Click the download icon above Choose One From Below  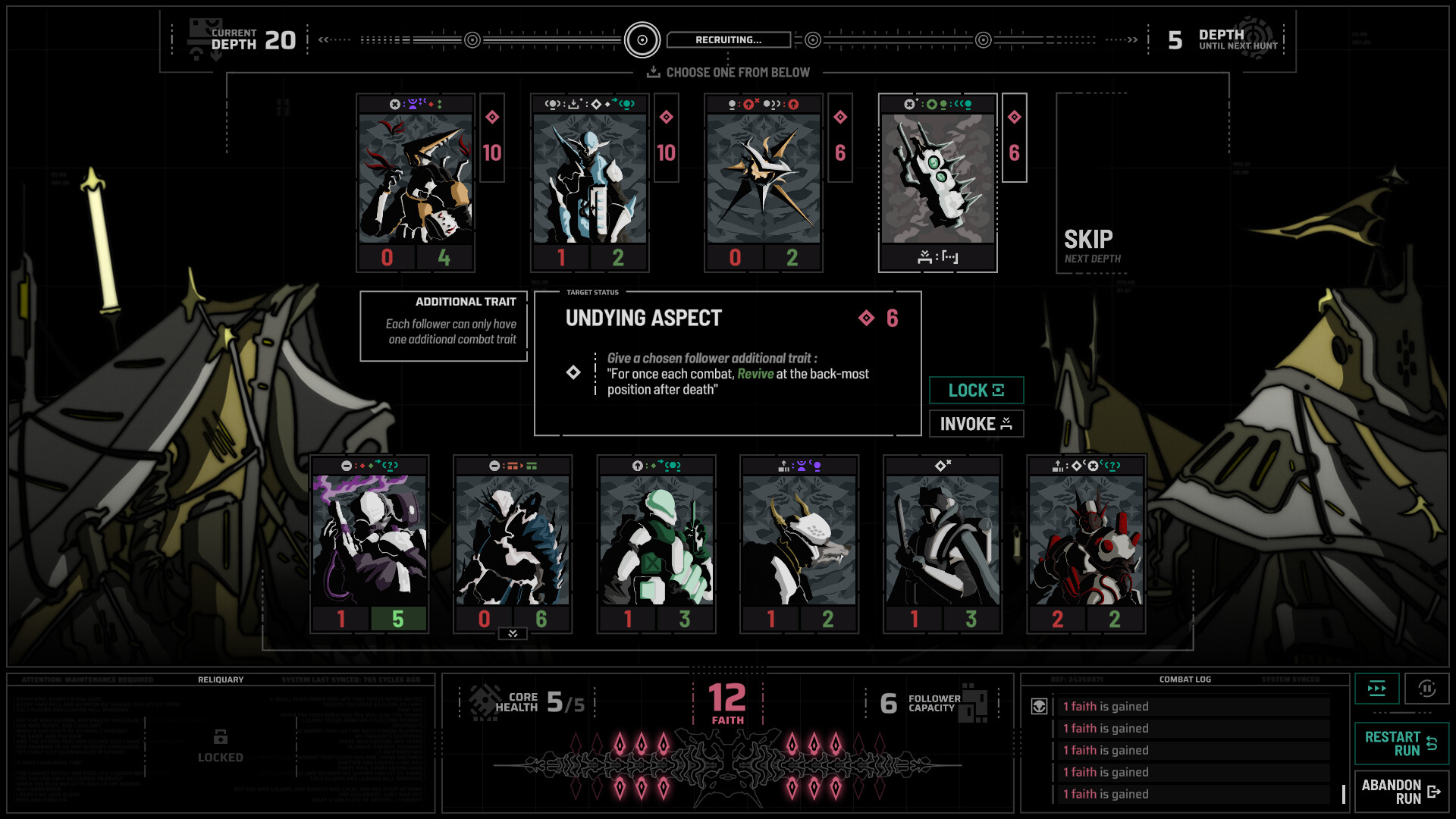click(x=652, y=72)
